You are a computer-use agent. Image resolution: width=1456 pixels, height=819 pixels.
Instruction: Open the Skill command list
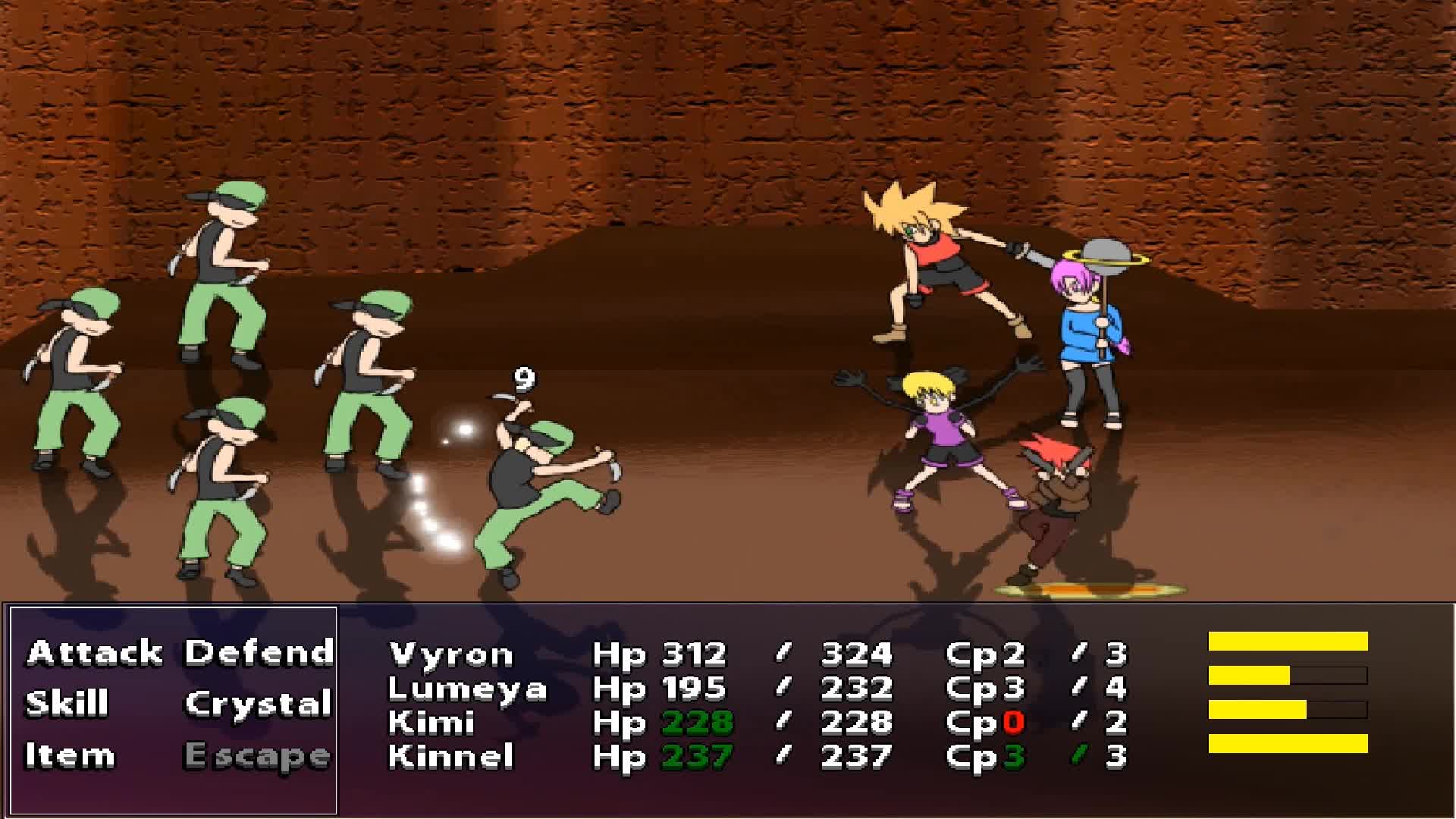coord(67,704)
